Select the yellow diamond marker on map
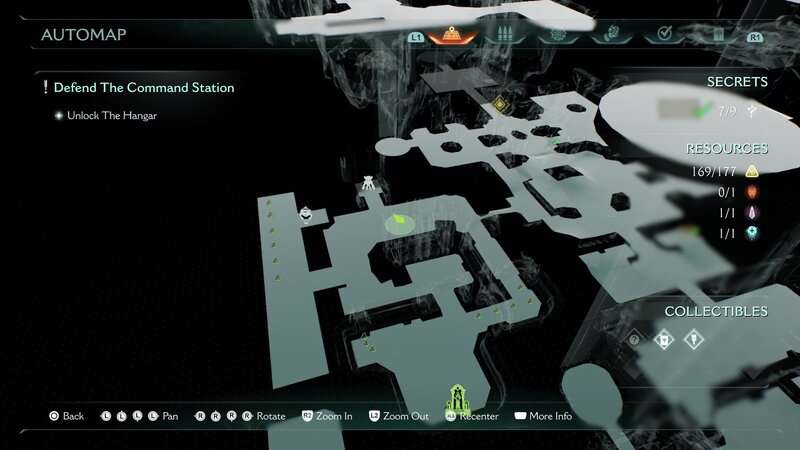 pos(500,104)
